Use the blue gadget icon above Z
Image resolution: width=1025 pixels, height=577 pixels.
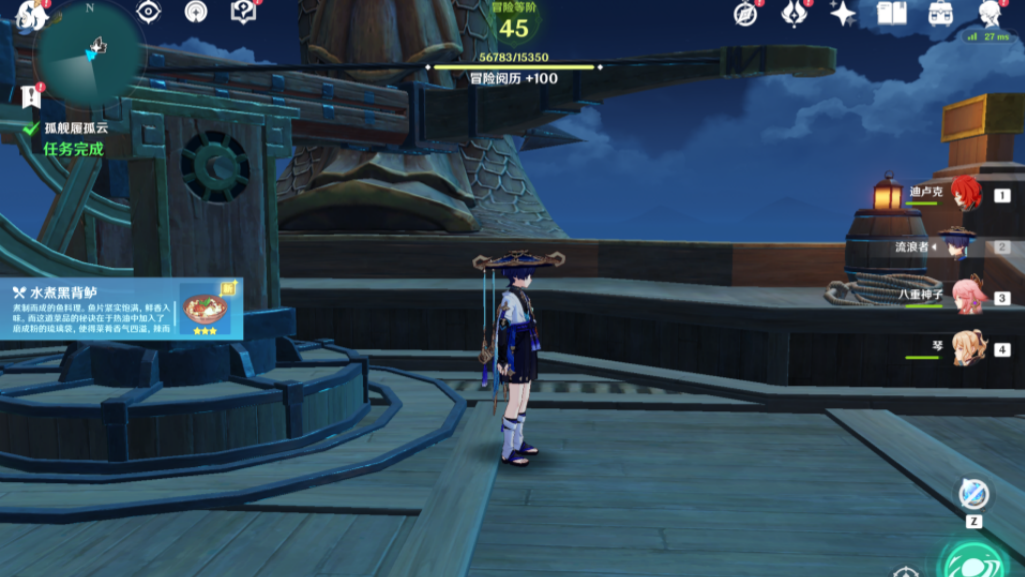[x=973, y=493]
